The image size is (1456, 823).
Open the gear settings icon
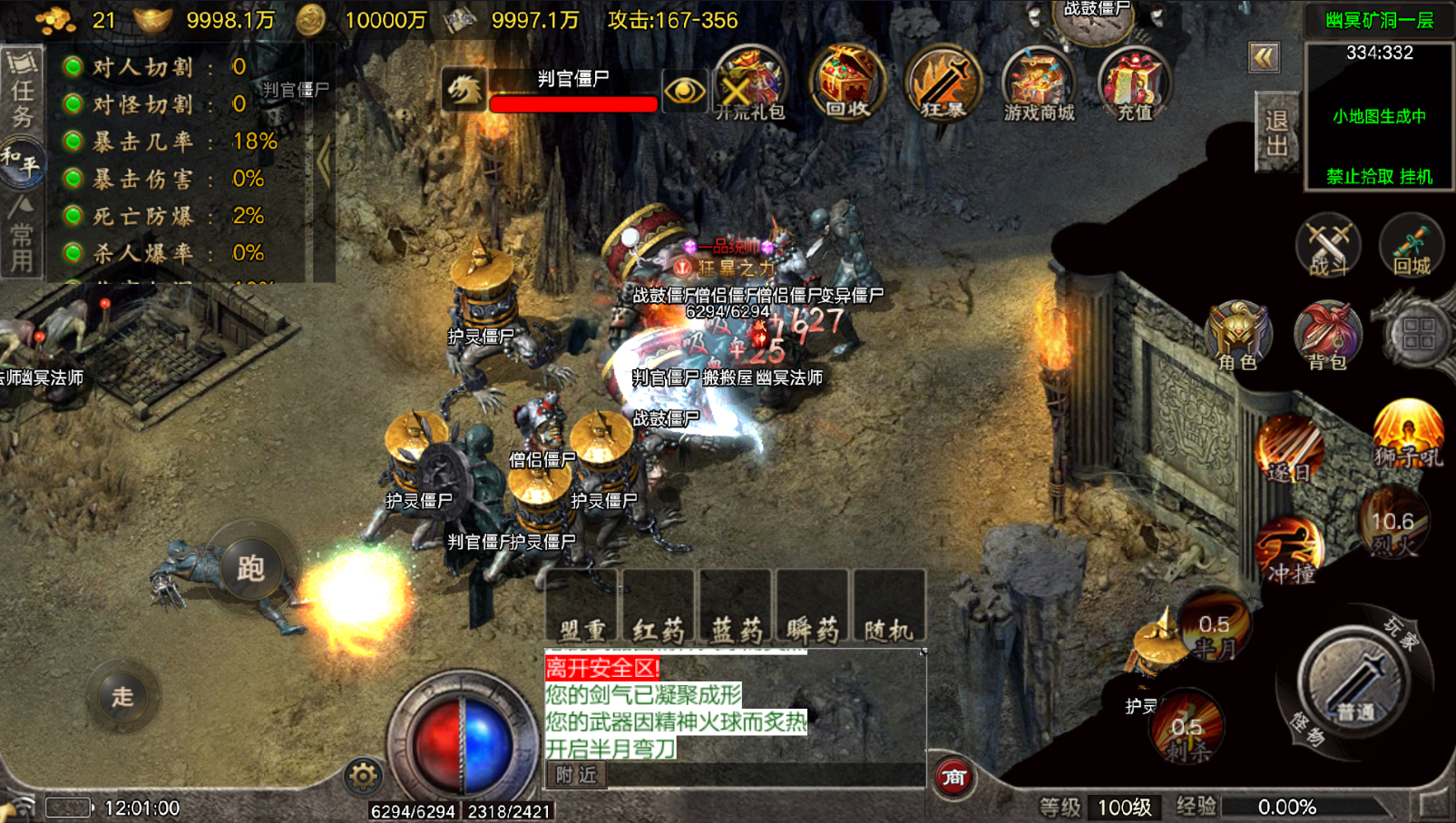363,776
